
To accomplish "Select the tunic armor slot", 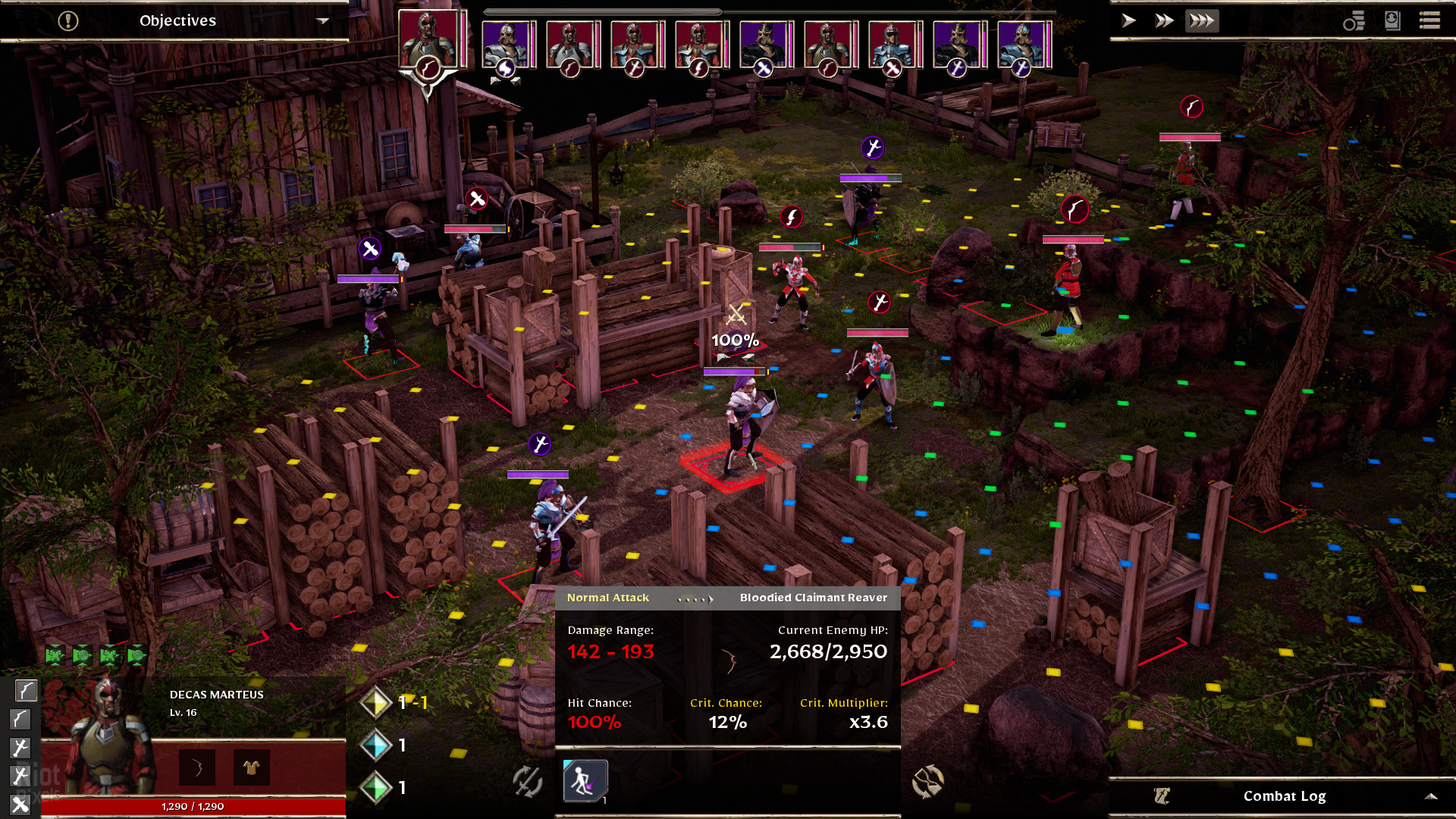I will pyautogui.click(x=251, y=768).
